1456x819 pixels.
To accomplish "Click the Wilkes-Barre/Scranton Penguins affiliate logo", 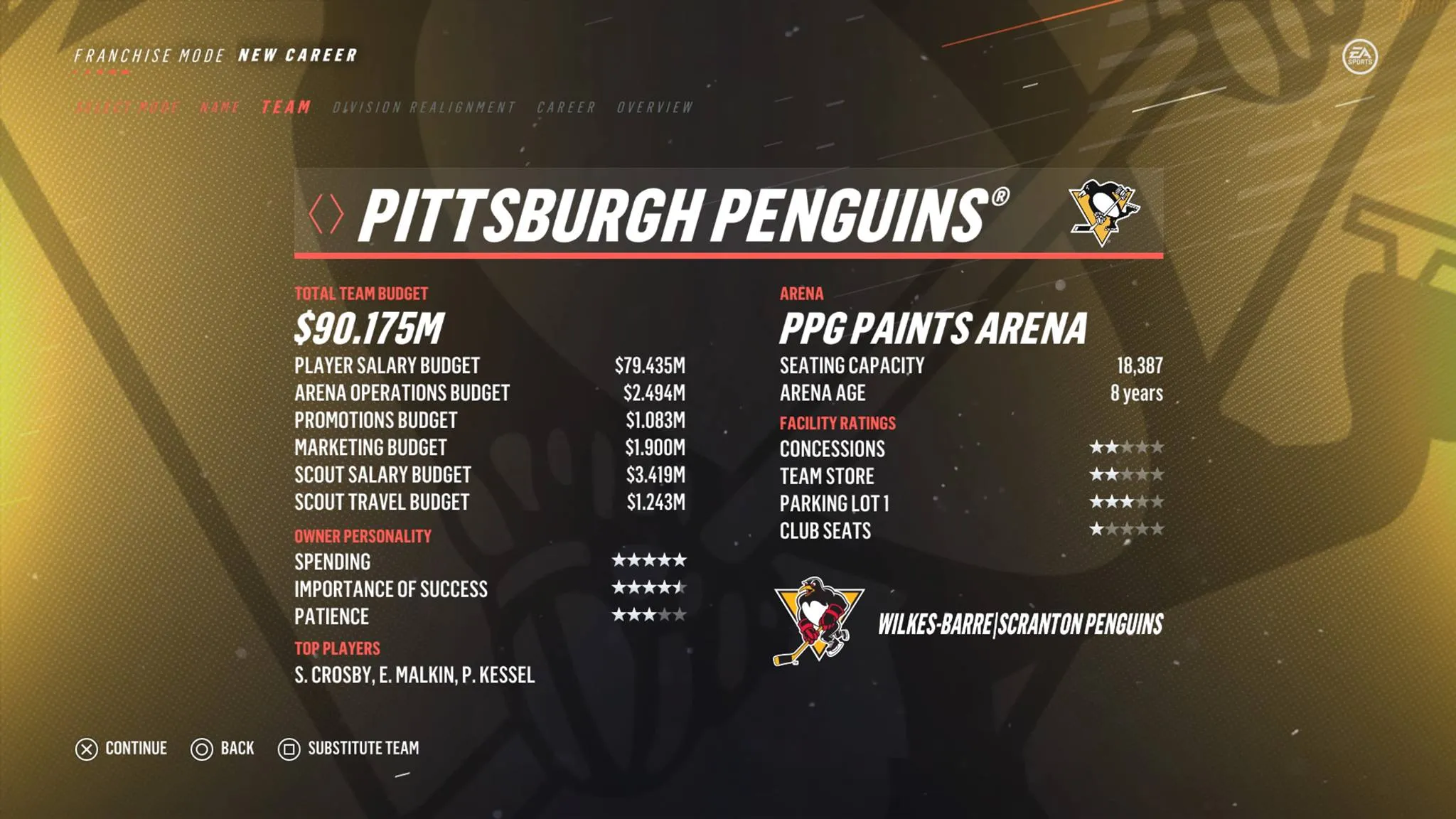I will (818, 621).
